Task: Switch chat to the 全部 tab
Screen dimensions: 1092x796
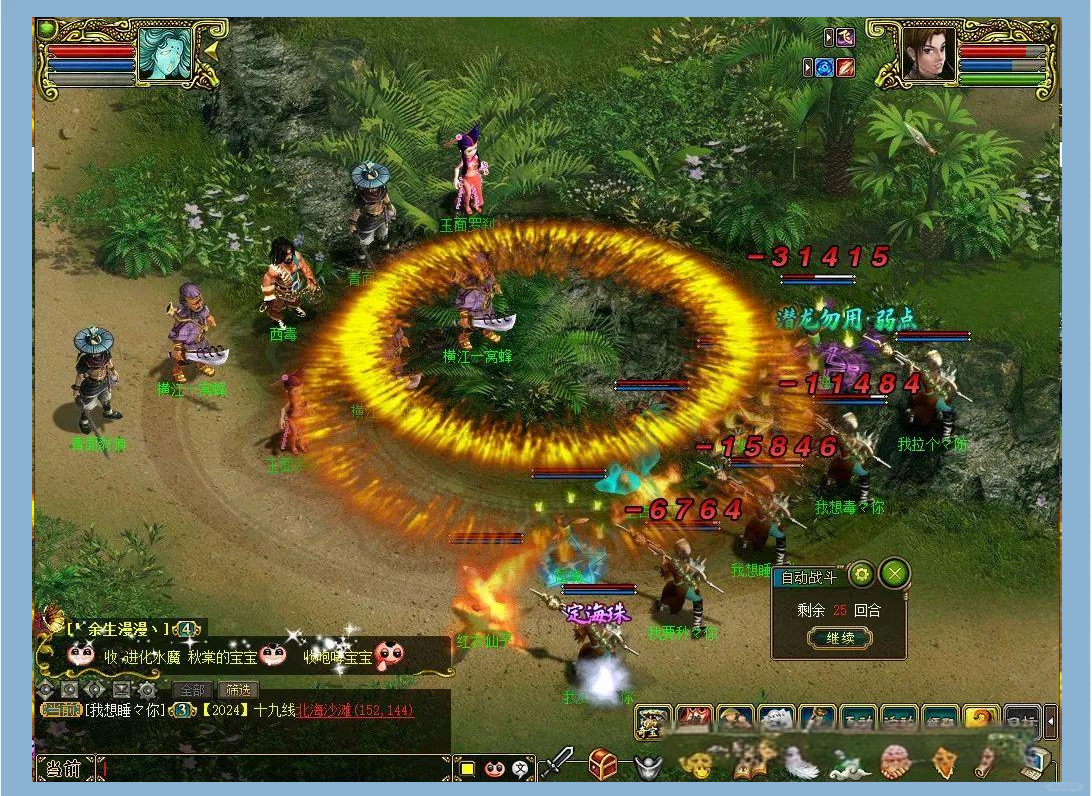Action: pos(192,690)
